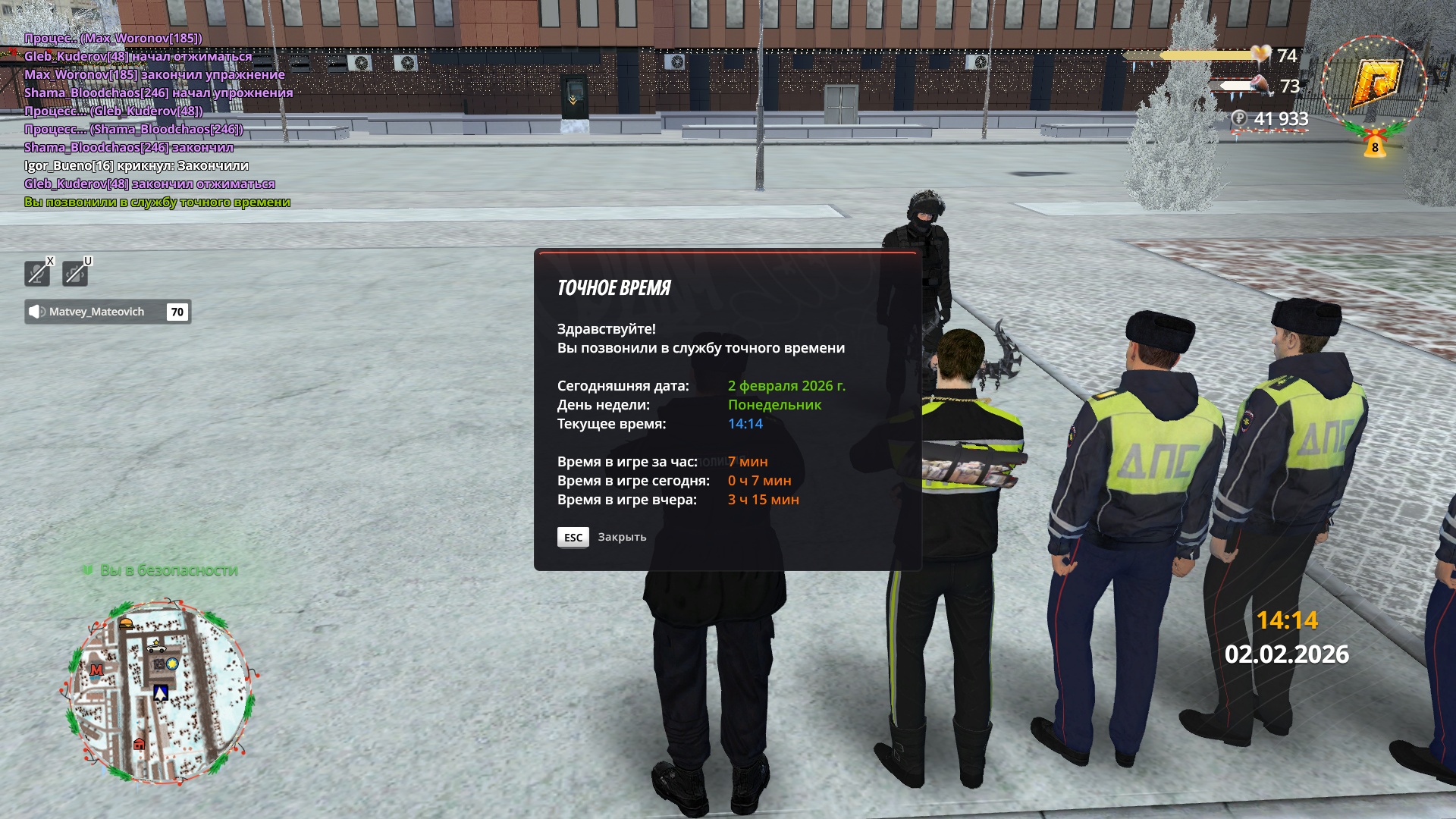Select Matvey_Mateovich voice chat entry
The image size is (1456, 819).
[x=107, y=312]
